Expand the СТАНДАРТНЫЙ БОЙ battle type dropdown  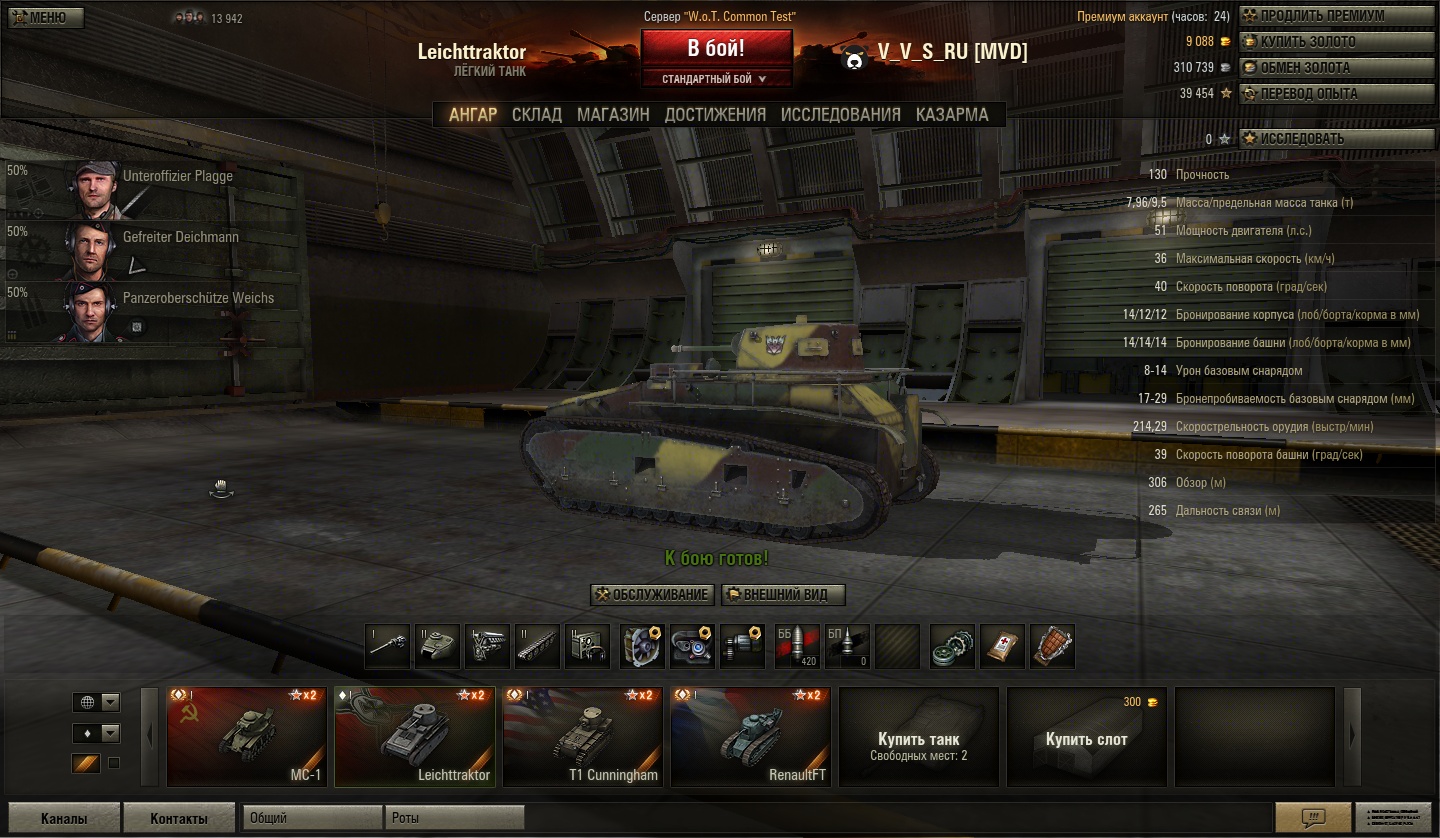[x=716, y=79]
